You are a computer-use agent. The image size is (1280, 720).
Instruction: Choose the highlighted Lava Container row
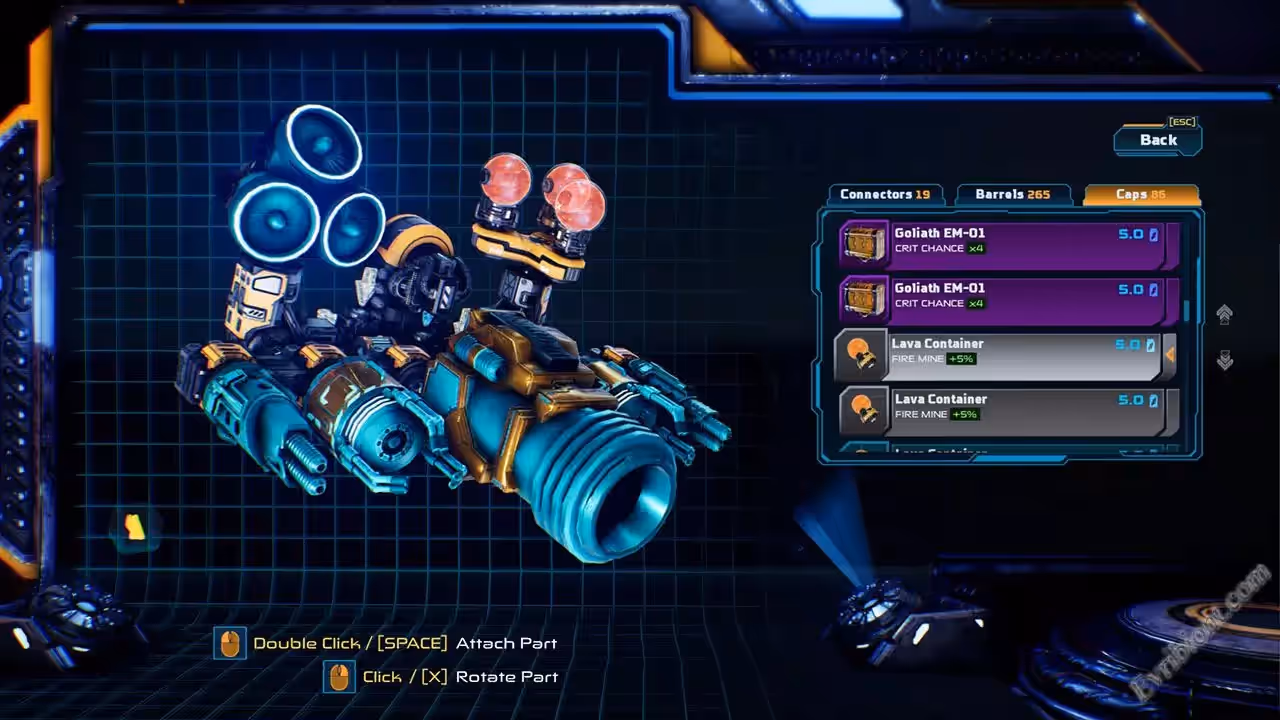(1000, 354)
